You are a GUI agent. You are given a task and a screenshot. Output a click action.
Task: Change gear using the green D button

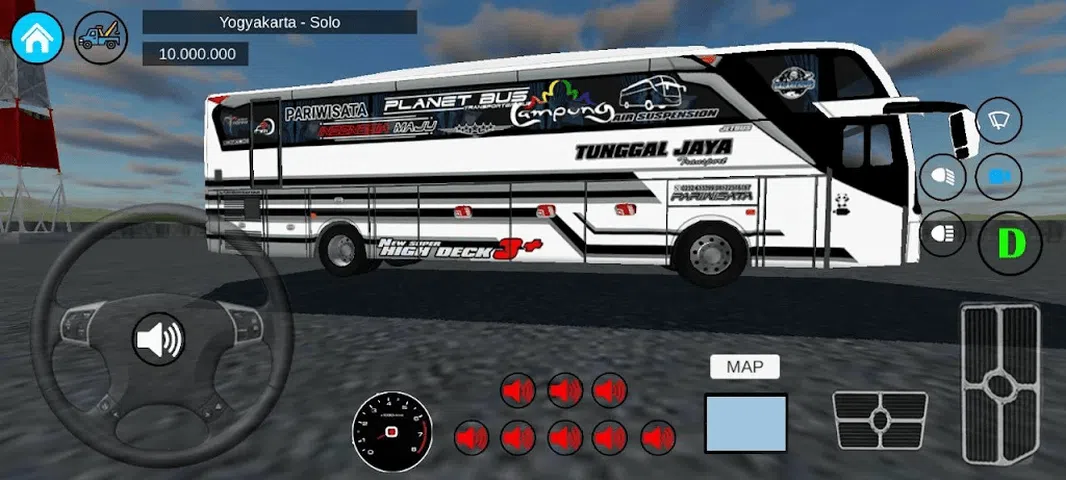1010,242
